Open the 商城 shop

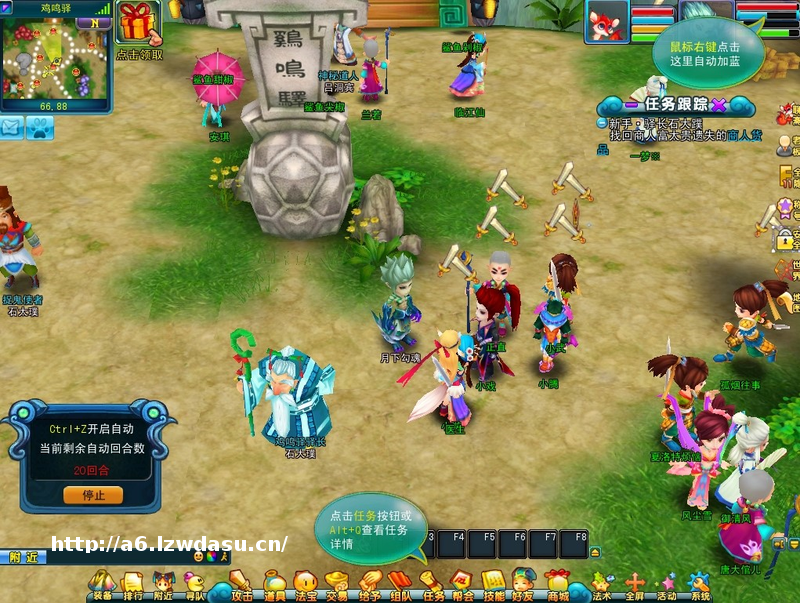tap(557, 583)
